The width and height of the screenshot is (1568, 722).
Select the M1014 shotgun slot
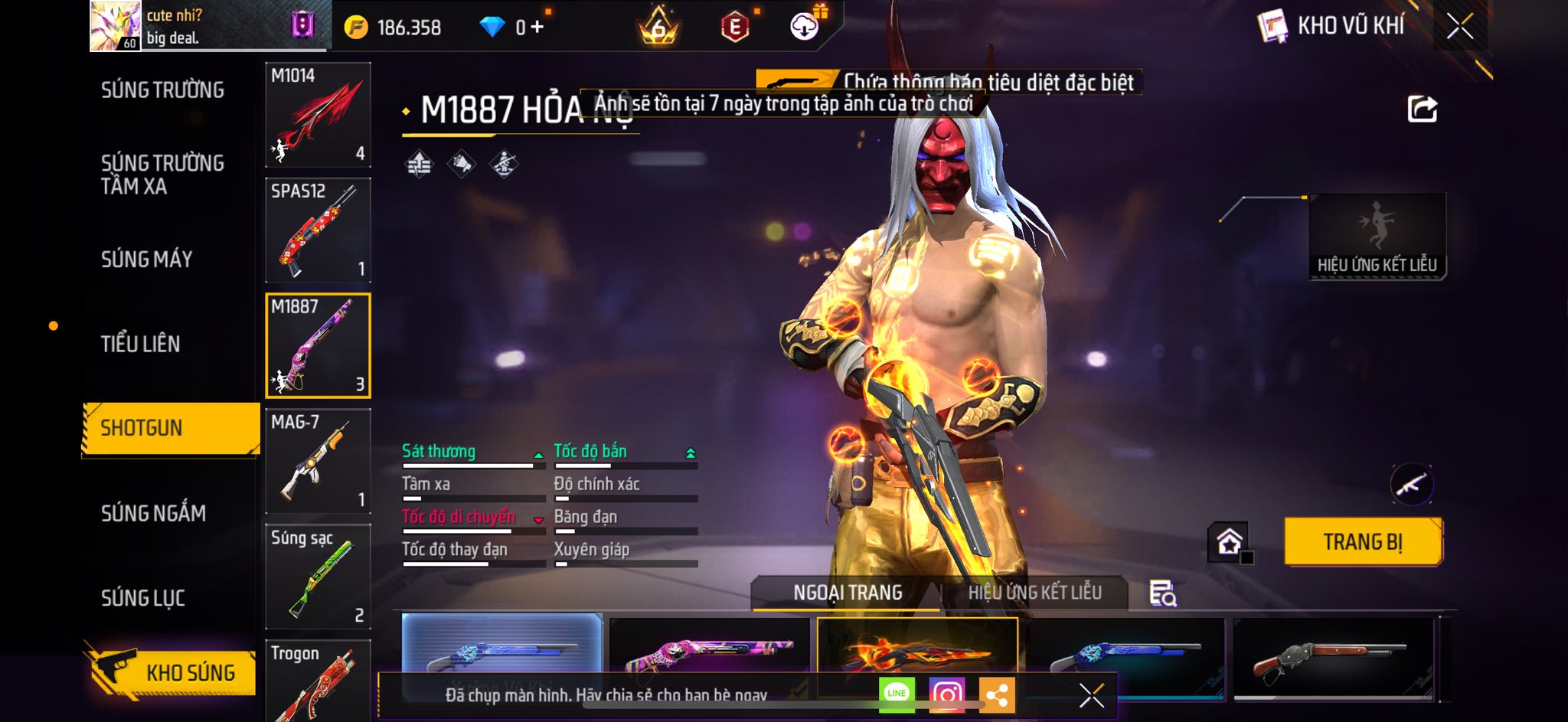pos(318,115)
